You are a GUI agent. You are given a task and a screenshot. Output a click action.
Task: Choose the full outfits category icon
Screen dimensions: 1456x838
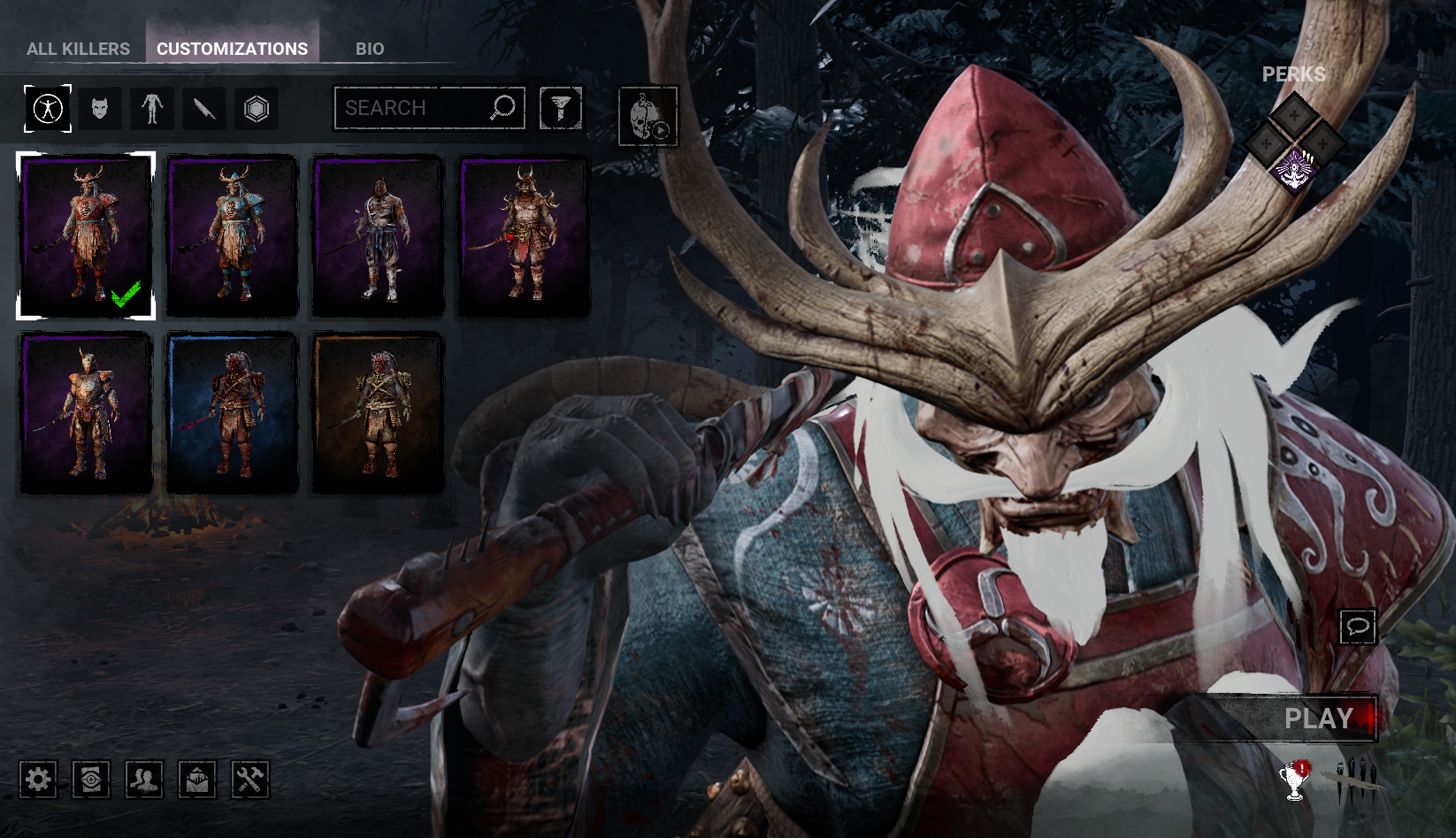click(48, 109)
